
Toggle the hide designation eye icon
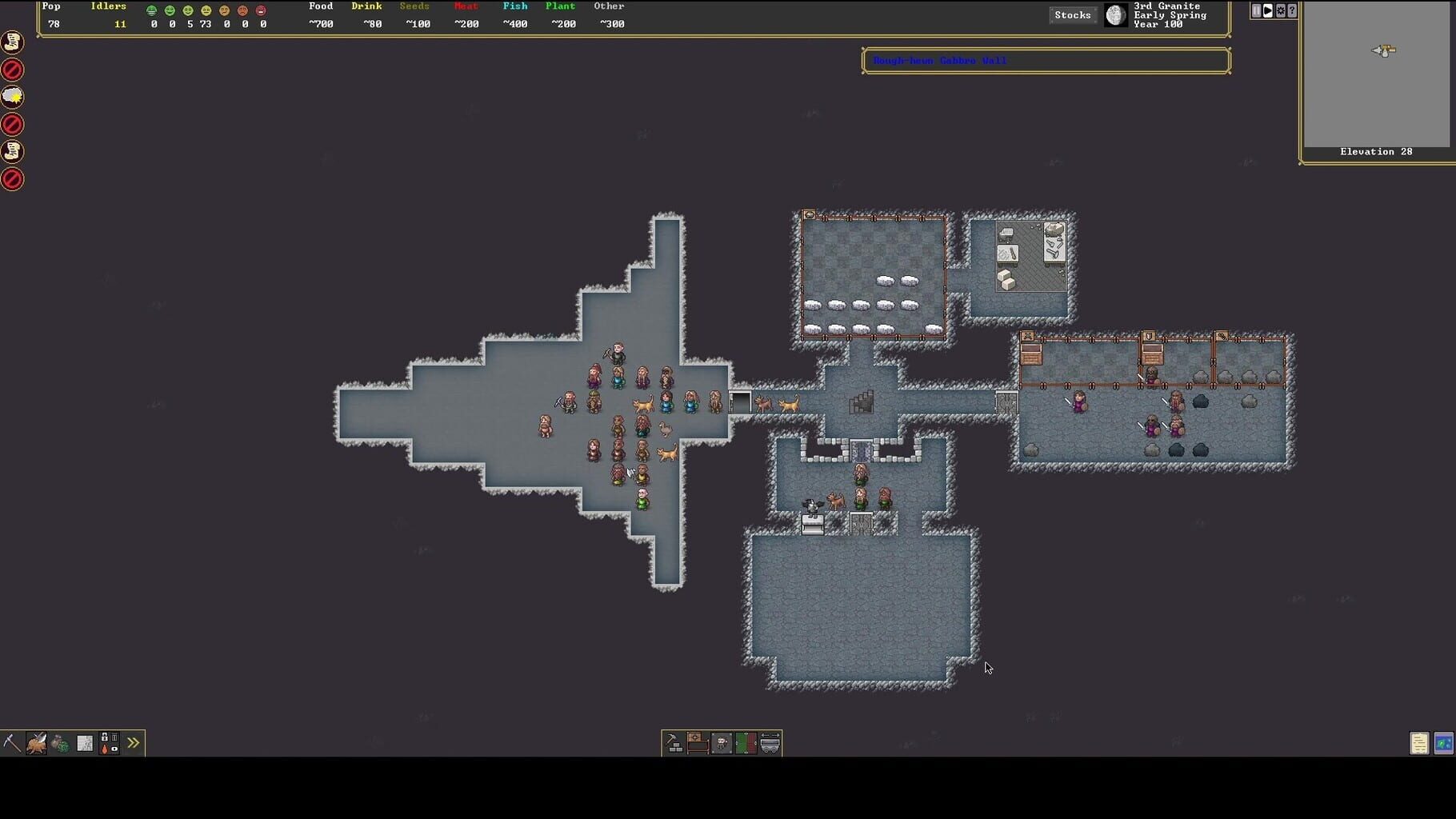(114, 749)
